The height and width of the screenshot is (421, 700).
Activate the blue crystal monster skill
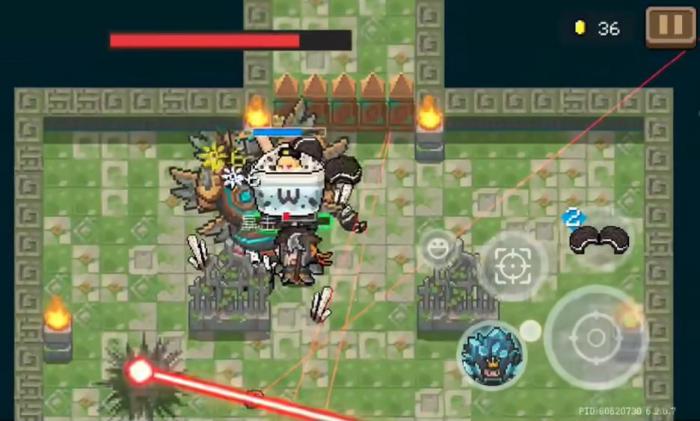(x=493, y=355)
